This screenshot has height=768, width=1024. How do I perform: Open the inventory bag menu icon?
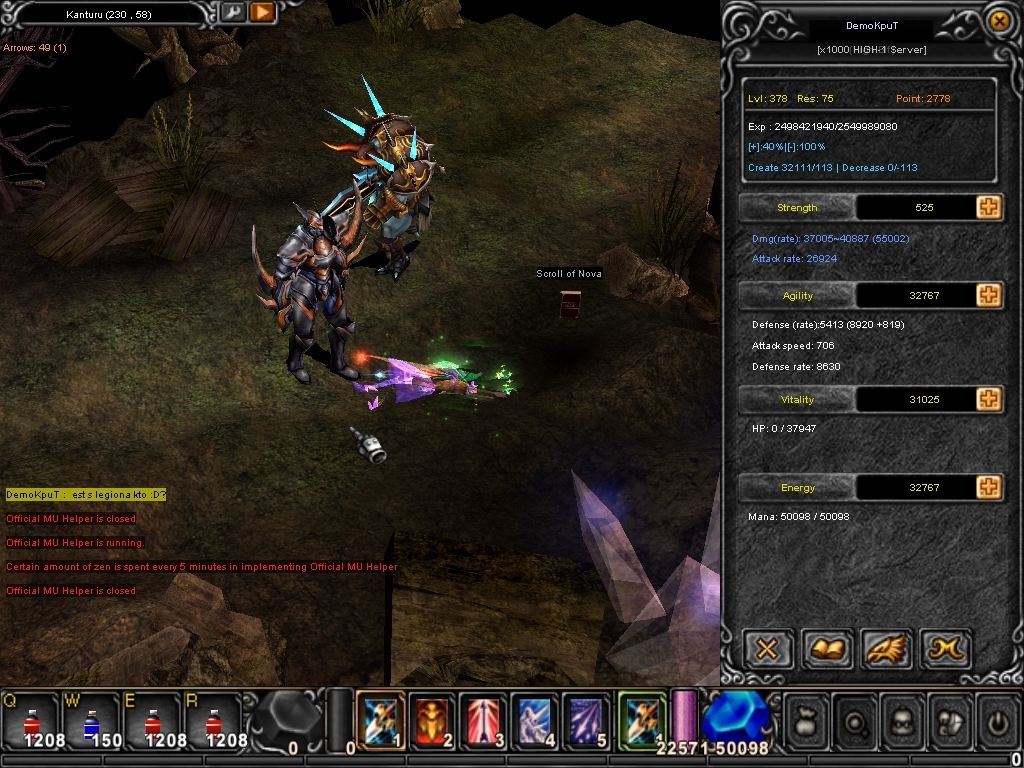[x=808, y=721]
